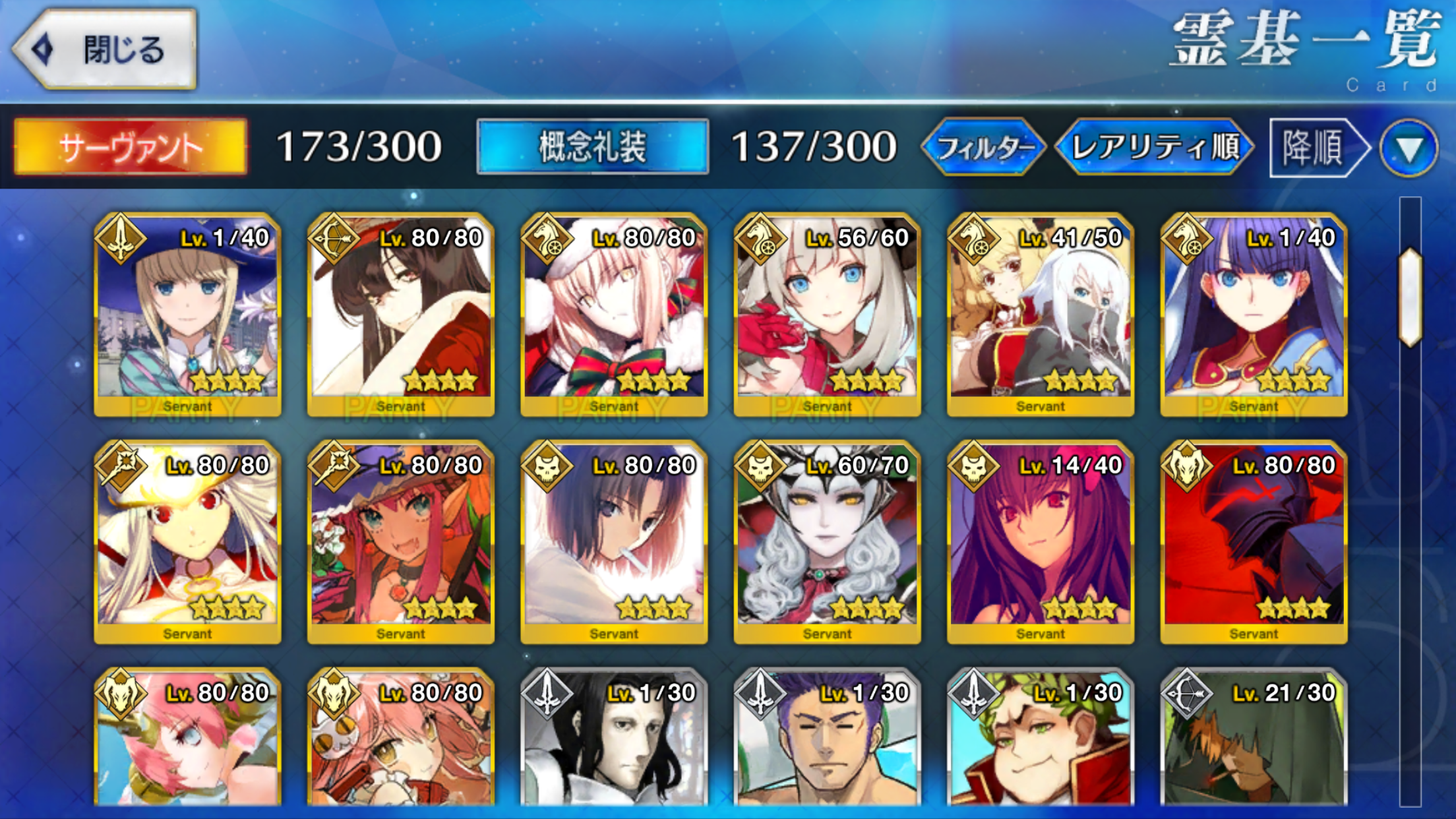Choose the purple-haired Lv. 1/40 Rider card
The height and width of the screenshot is (819, 1456).
click(1254, 314)
